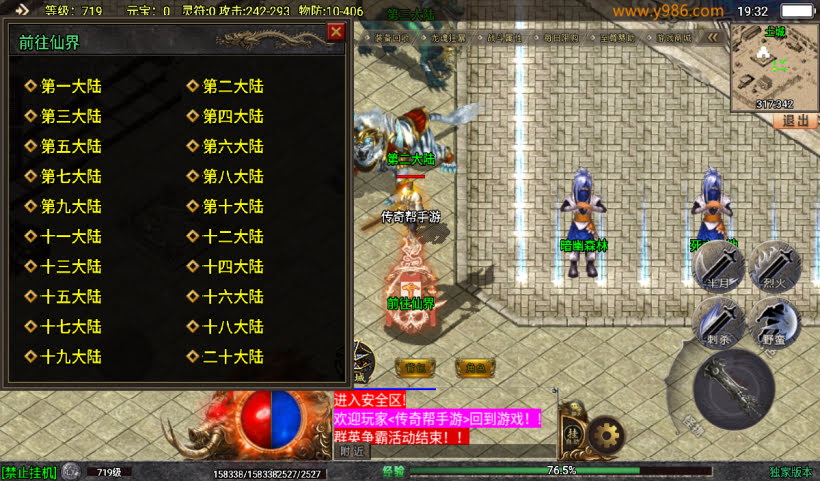Select 第一大陆 from the teleport list

tap(71, 87)
